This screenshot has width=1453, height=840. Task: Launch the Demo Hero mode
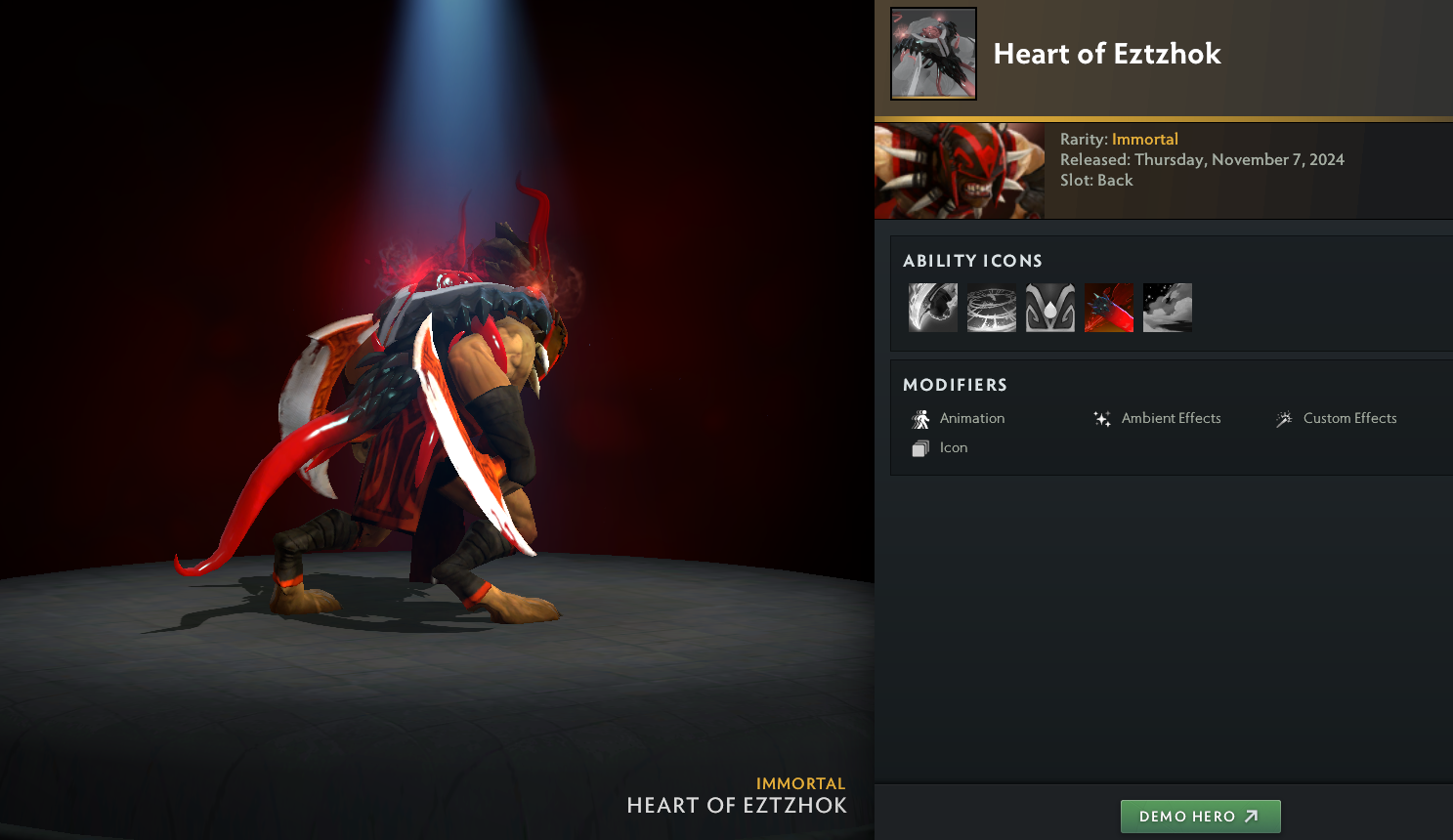point(1200,817)
